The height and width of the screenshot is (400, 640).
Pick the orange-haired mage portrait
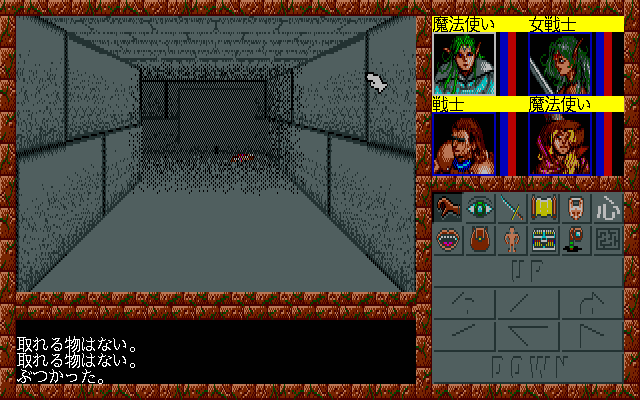click(561, 143)
